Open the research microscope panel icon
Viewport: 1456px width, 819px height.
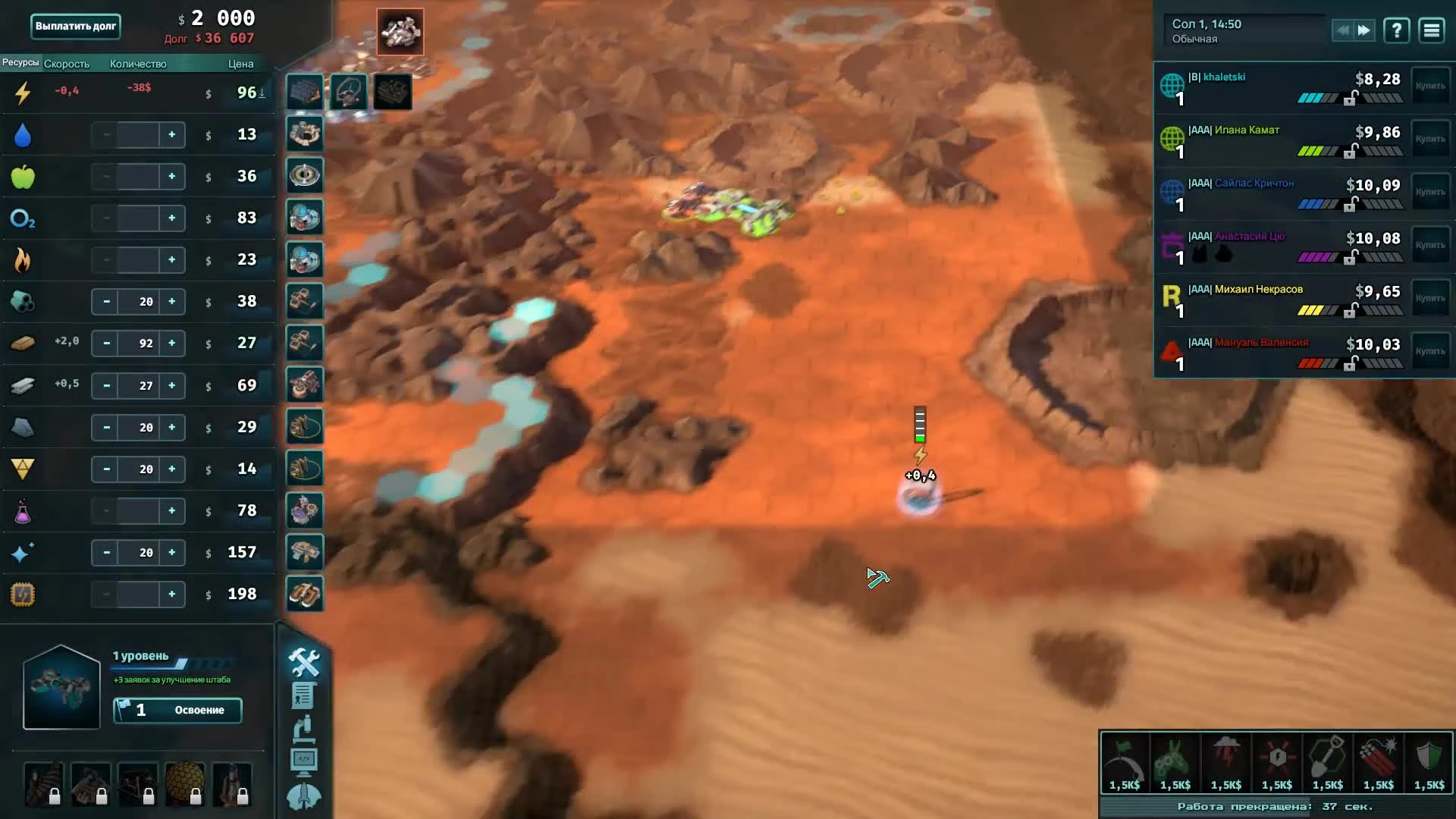coord(305,728)
